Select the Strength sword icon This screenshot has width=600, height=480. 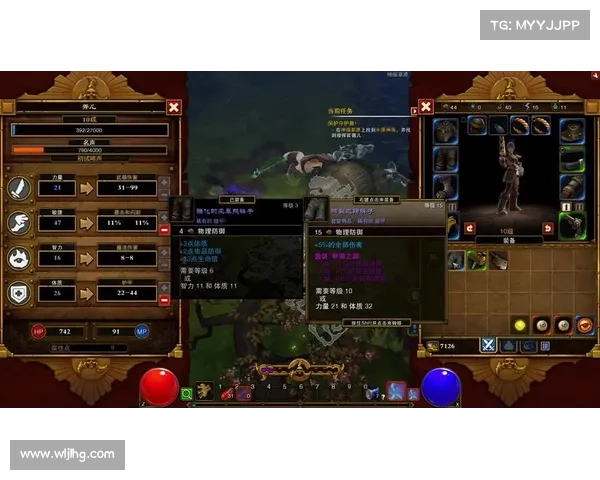[x=21, y=187]
